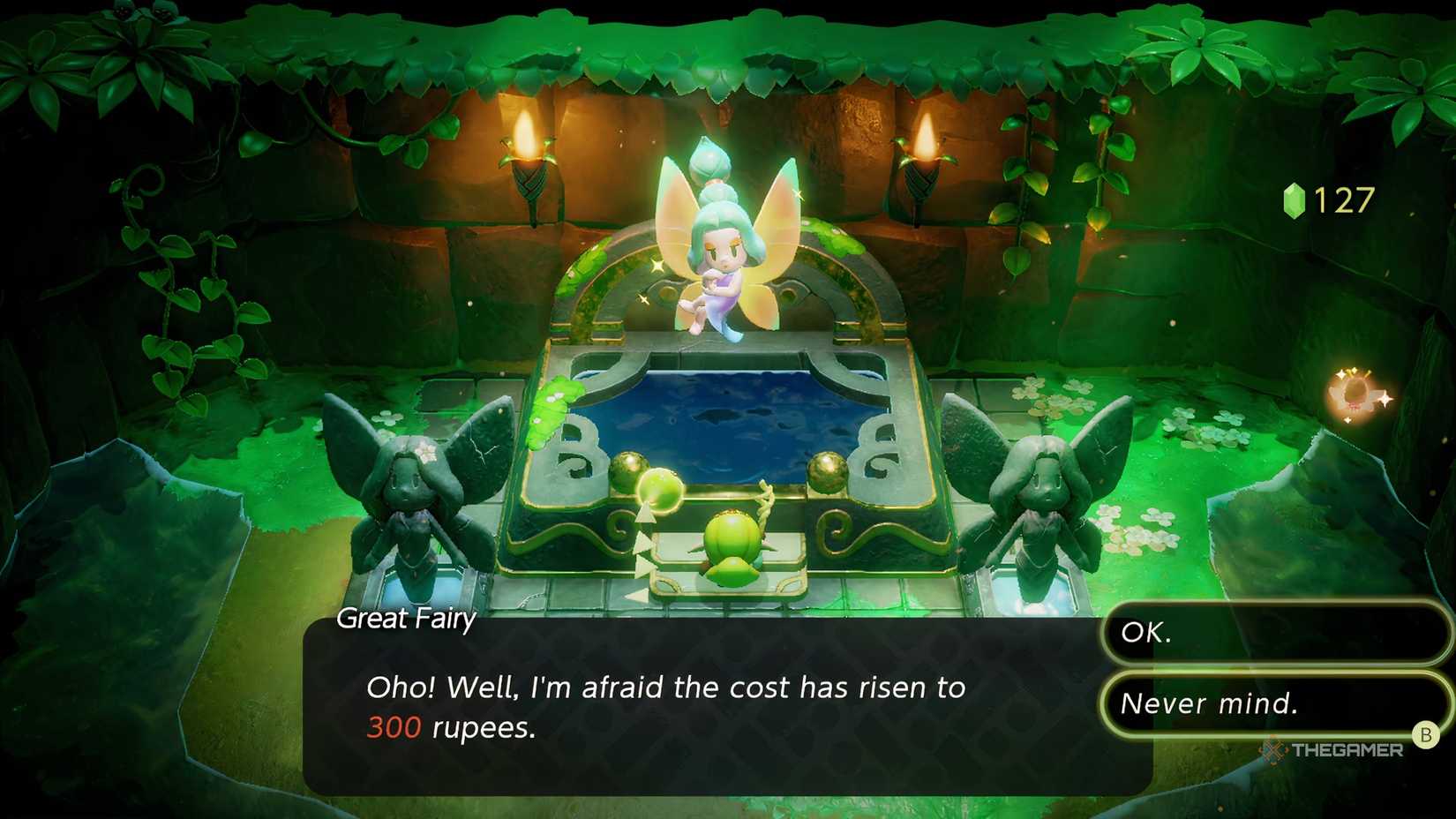1456x819 pixels.
Task: Click the Great Fairy name label
Action: (x=405, y=620)
